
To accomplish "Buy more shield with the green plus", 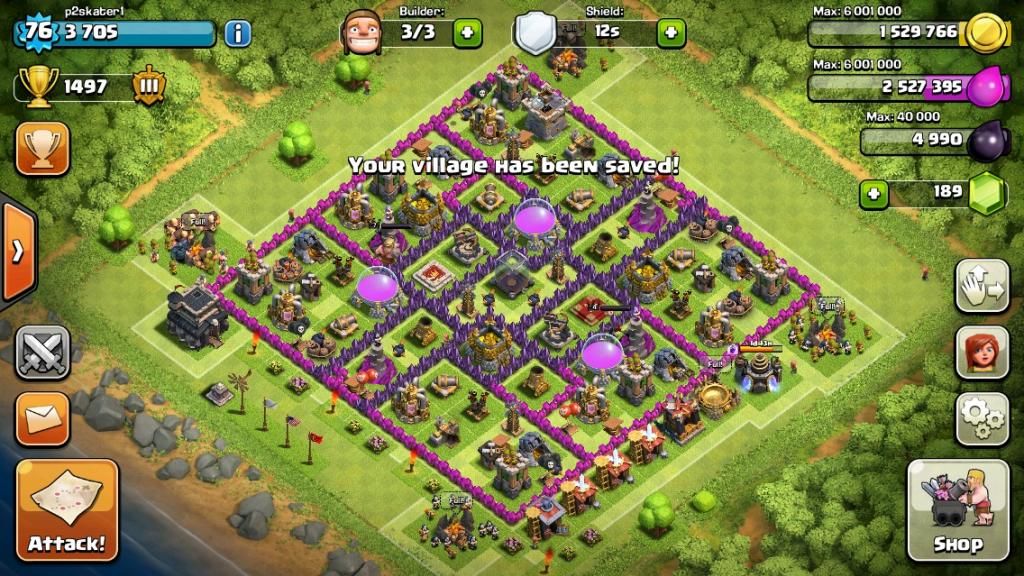I will click(x=670, y=33).
